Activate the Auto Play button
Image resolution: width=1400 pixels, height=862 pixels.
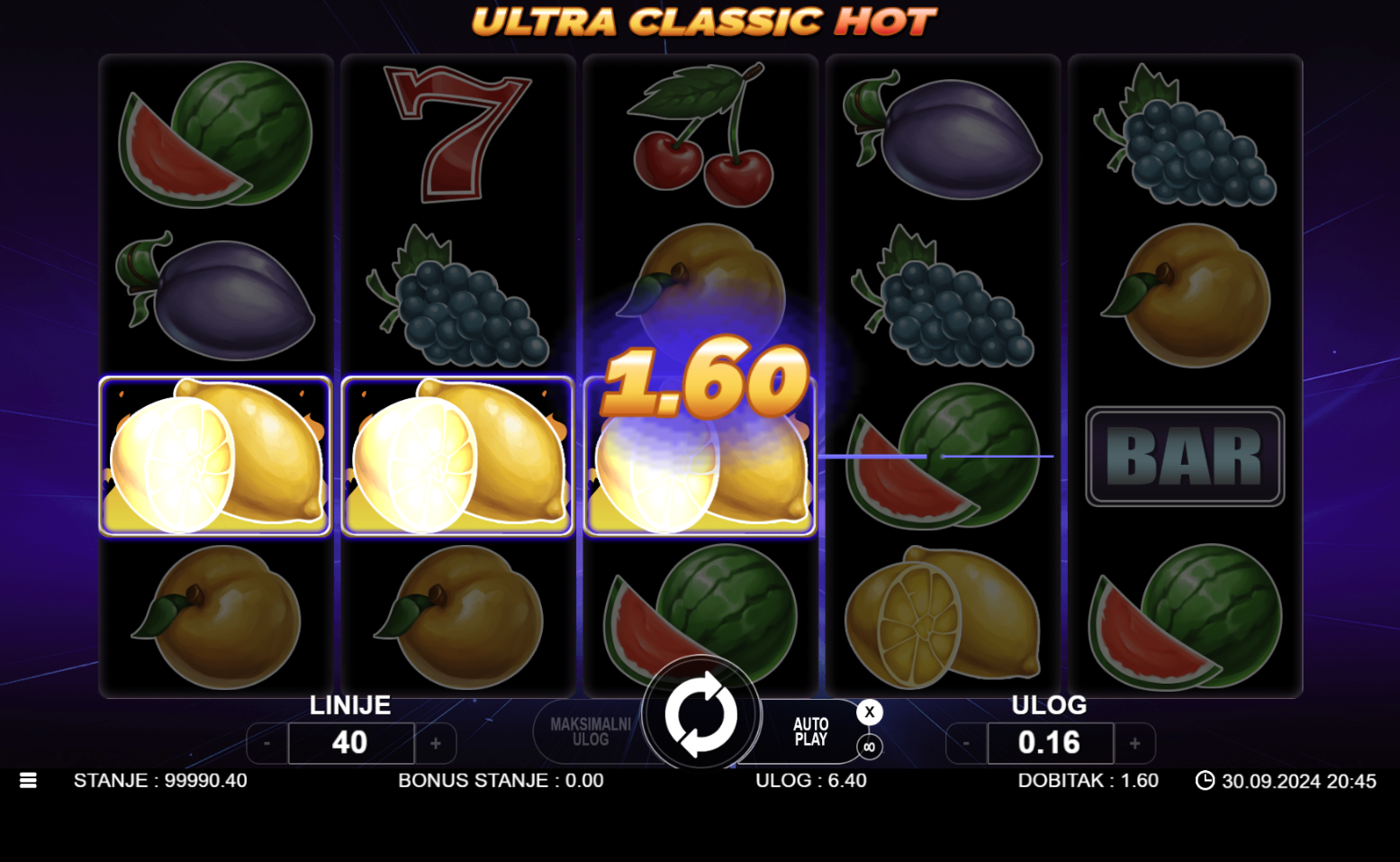point(810,732)
